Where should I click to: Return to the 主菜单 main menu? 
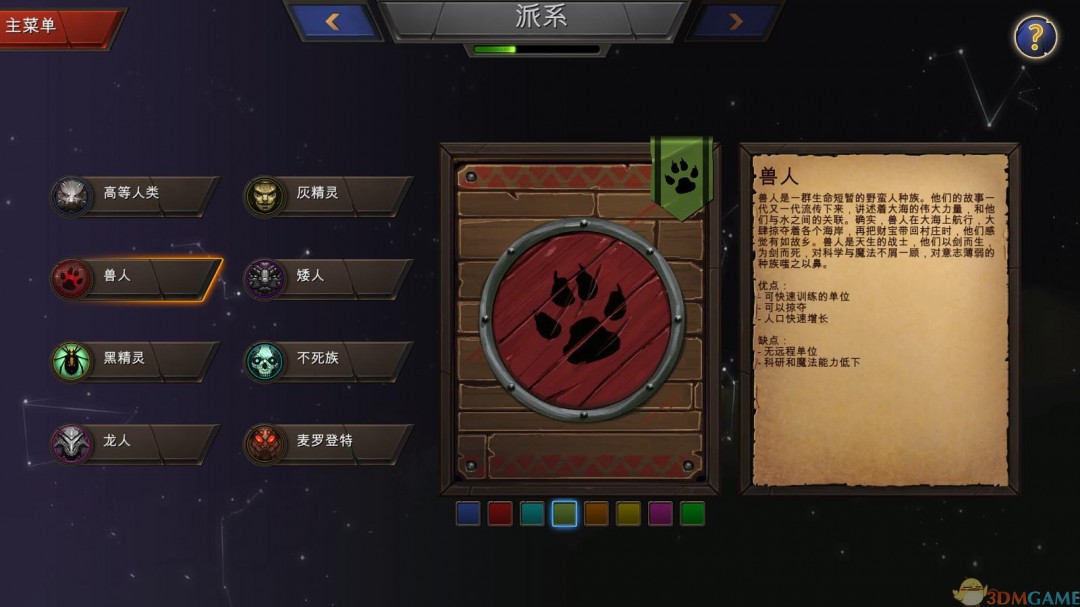click(52, 26)
